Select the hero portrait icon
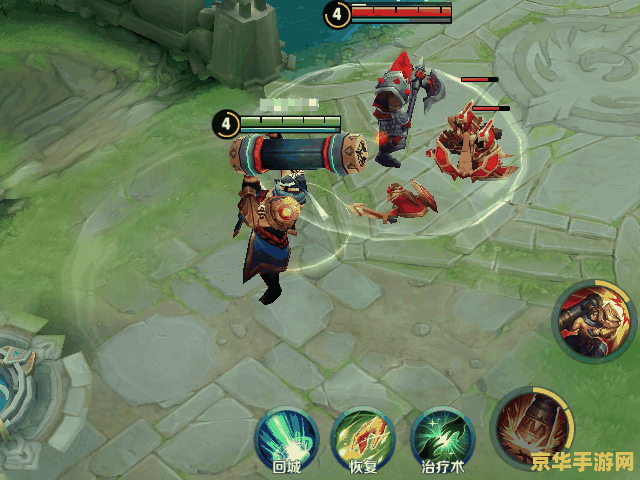 [592, 321]
